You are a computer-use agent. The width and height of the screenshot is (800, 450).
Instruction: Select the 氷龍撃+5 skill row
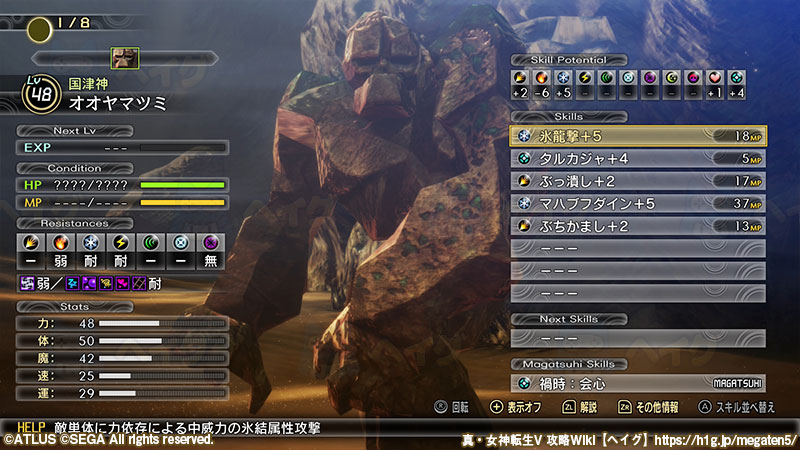[x=640, y=136]
